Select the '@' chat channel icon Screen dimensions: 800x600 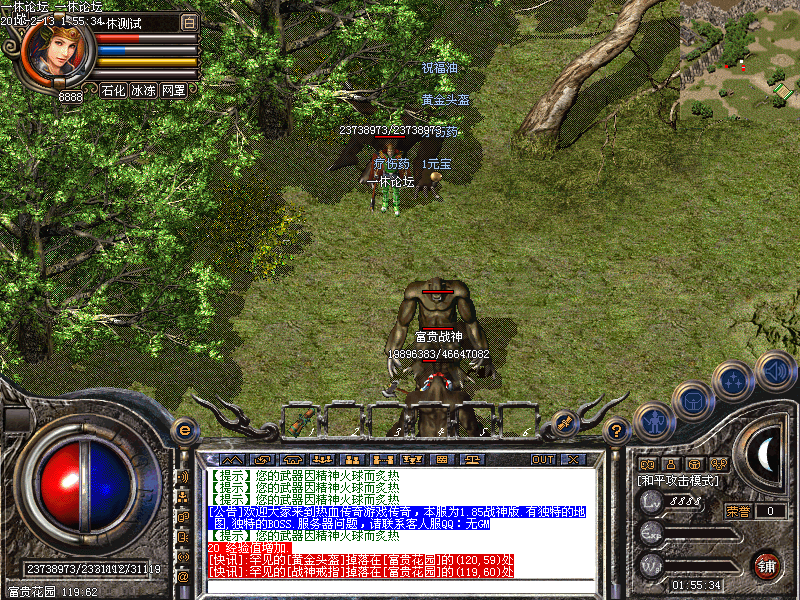click(183, 576)
